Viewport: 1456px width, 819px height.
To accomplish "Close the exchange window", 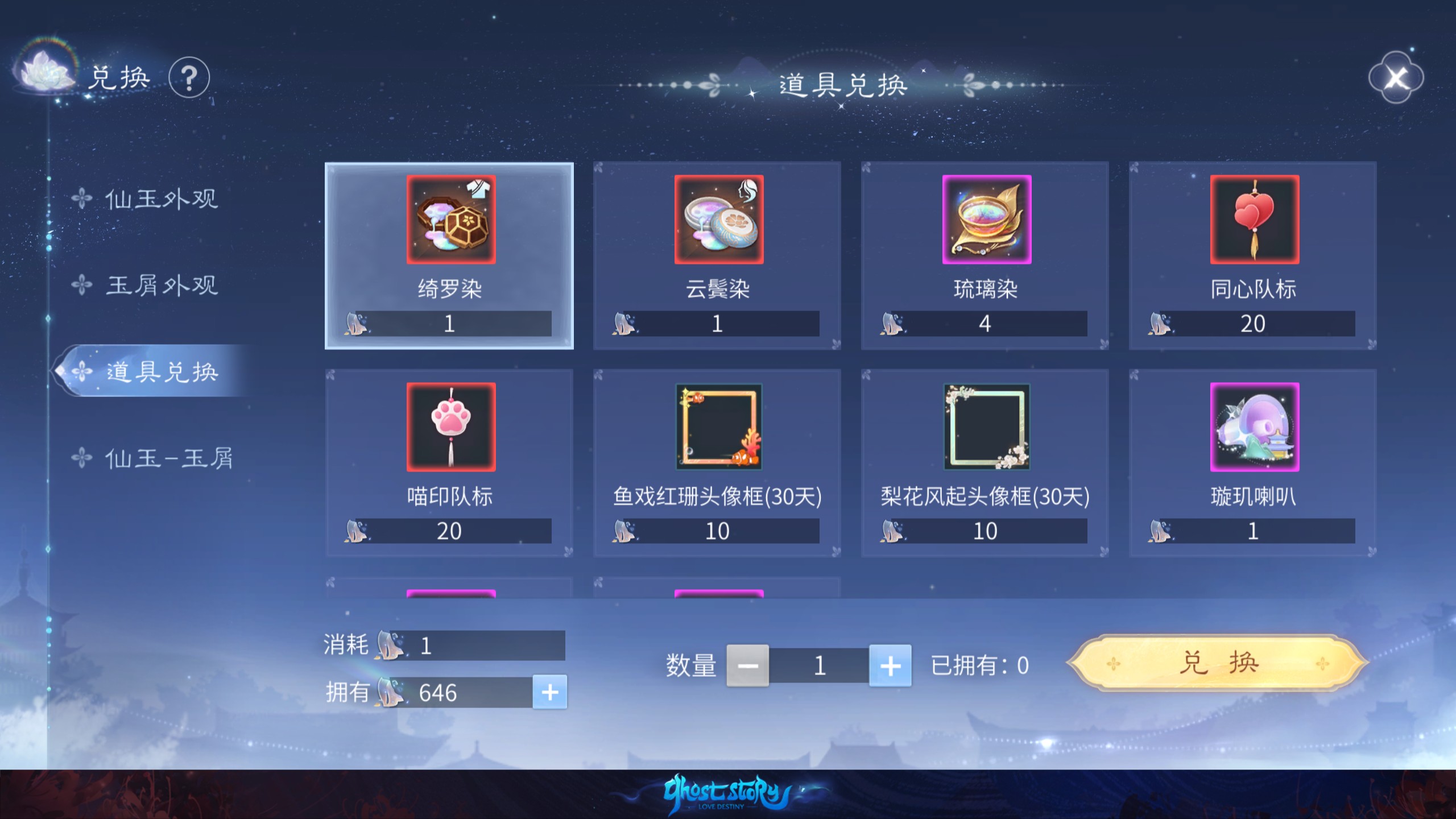I will click(1395, 78).
